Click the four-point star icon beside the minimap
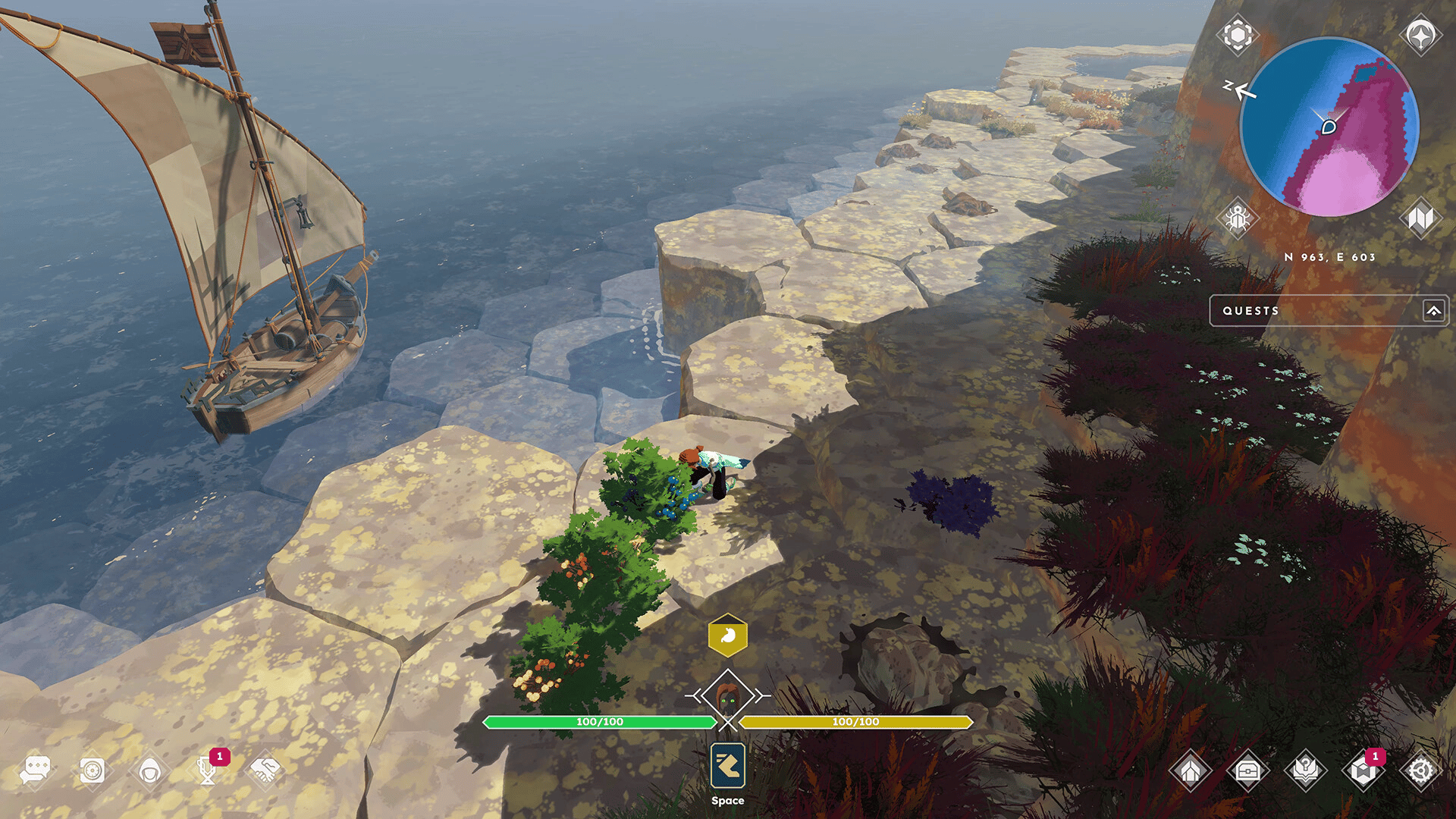The image size is (1456, 819). 1420,35
